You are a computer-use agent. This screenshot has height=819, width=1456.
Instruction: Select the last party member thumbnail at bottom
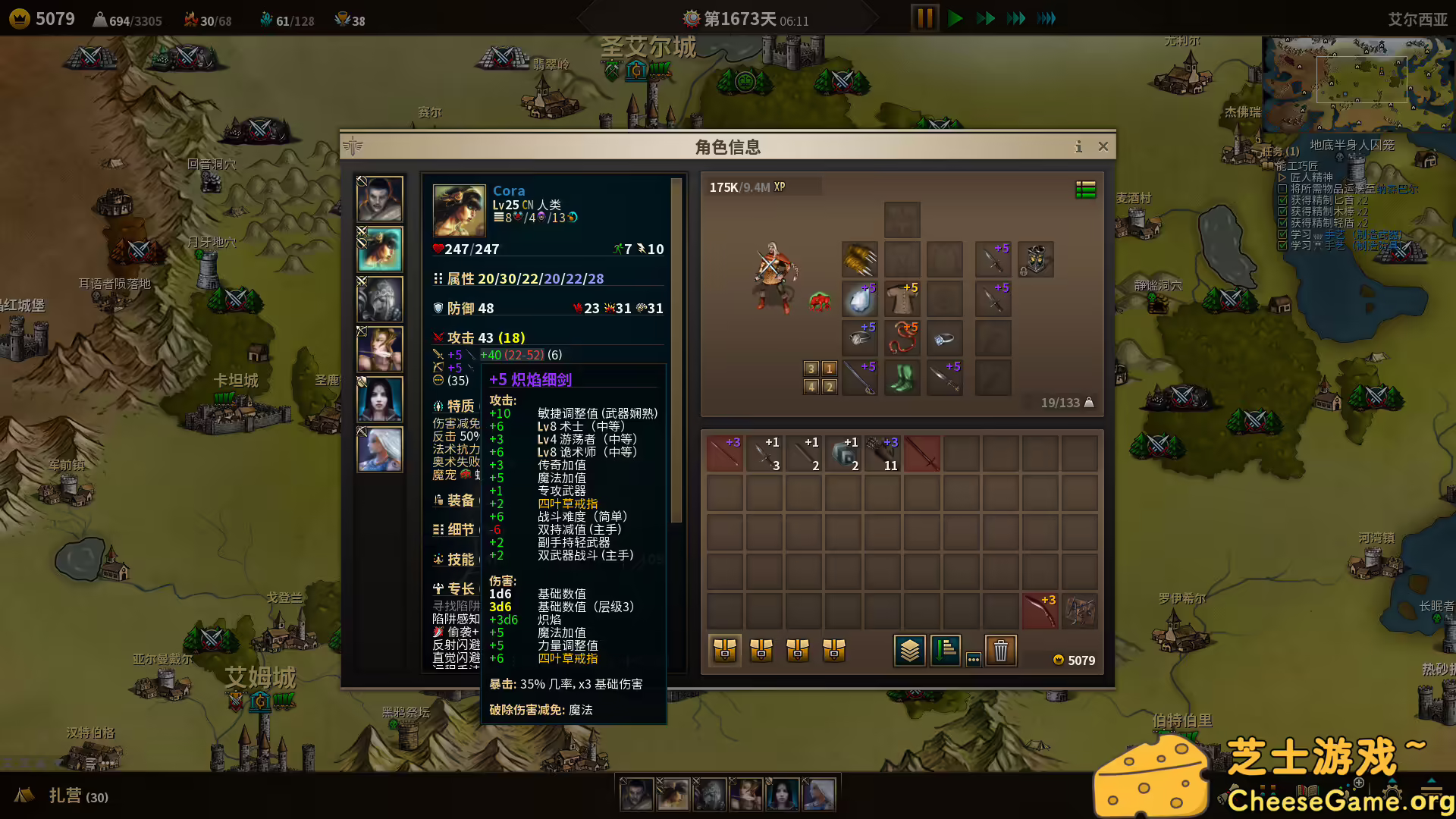point(818,793)
